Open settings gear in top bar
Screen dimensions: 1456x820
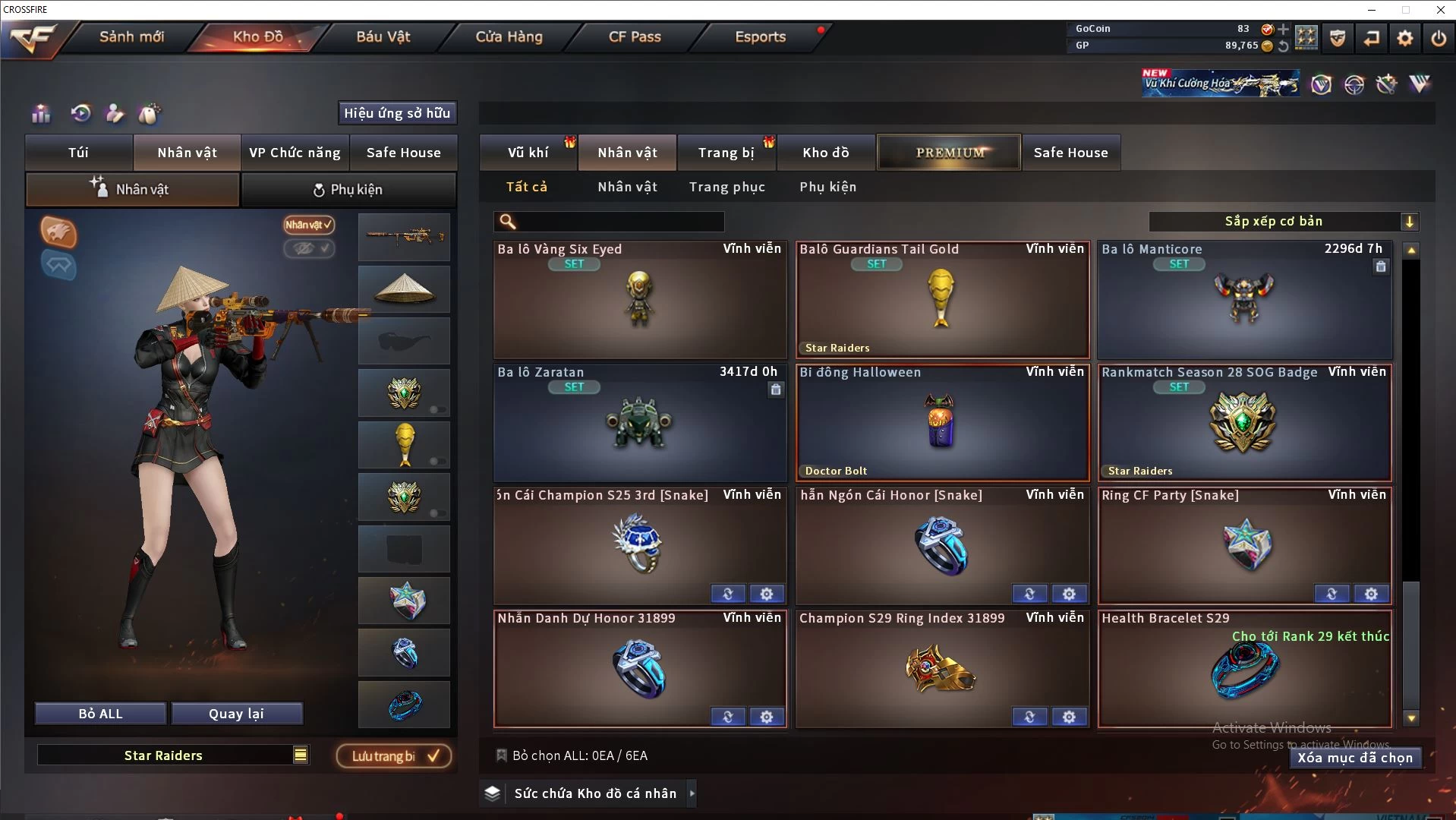tap(1405, 38)
